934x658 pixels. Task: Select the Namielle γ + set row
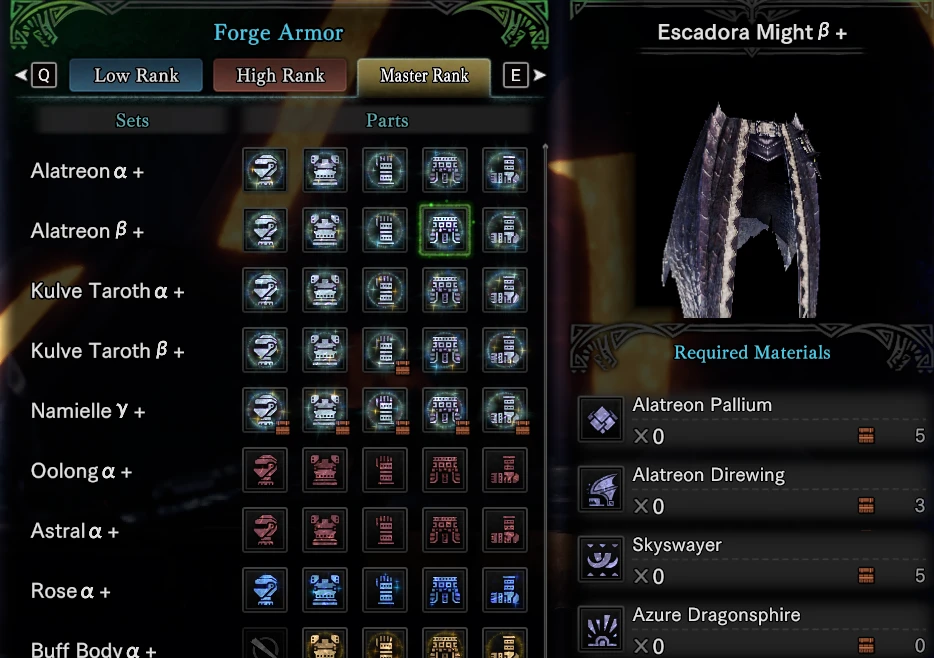[88, 411]
